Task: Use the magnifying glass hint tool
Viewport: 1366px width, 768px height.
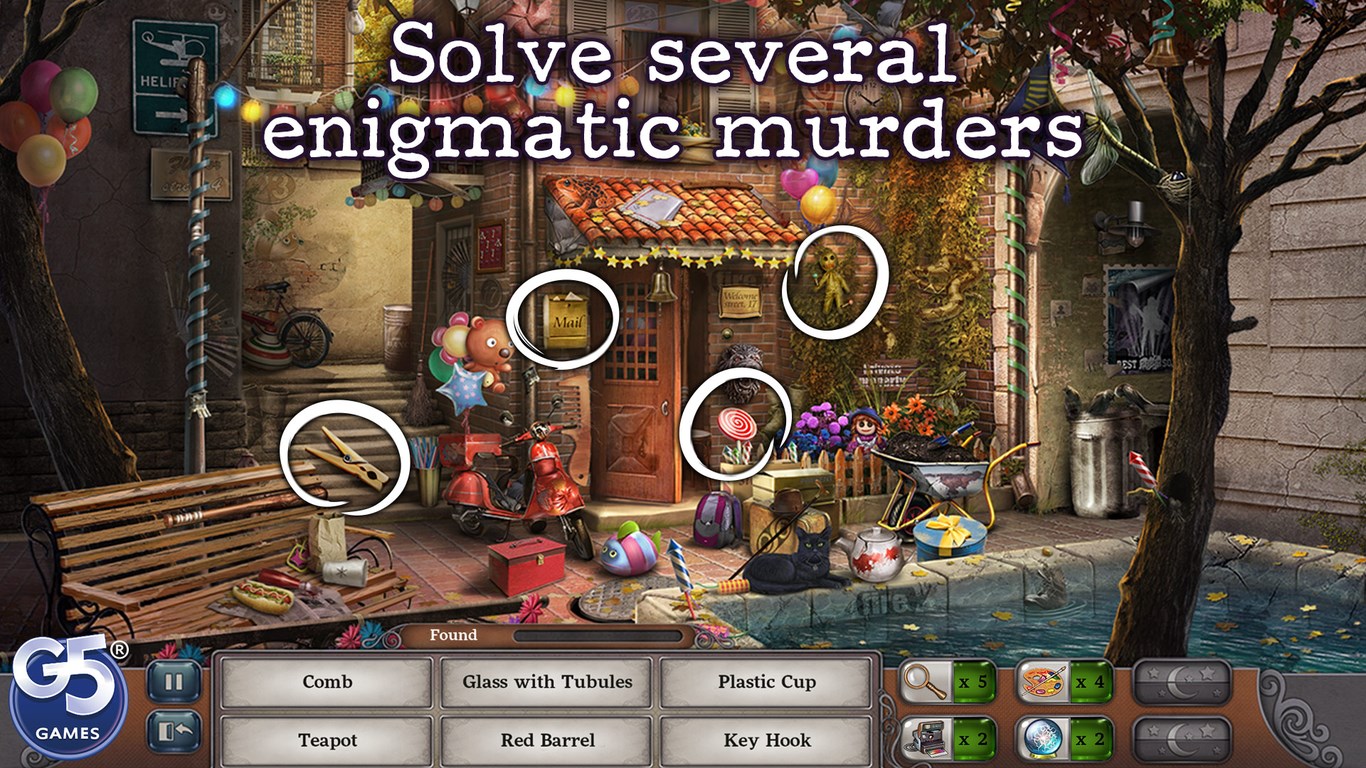Action: (925, 682)
